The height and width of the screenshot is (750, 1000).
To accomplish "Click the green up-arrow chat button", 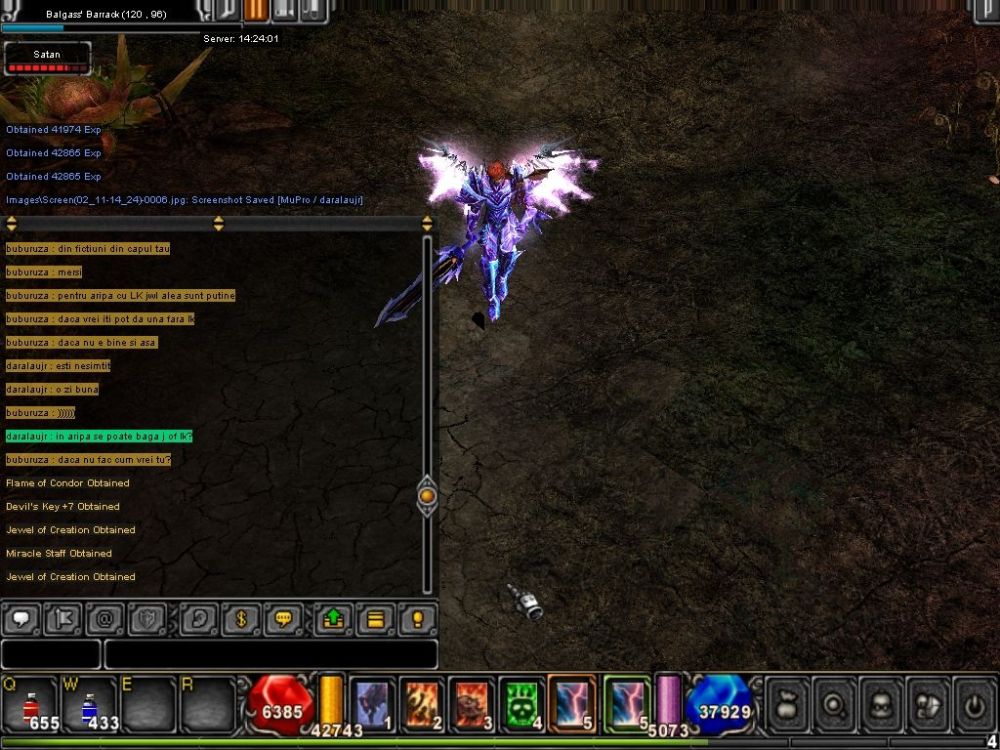I will (333, 620).
